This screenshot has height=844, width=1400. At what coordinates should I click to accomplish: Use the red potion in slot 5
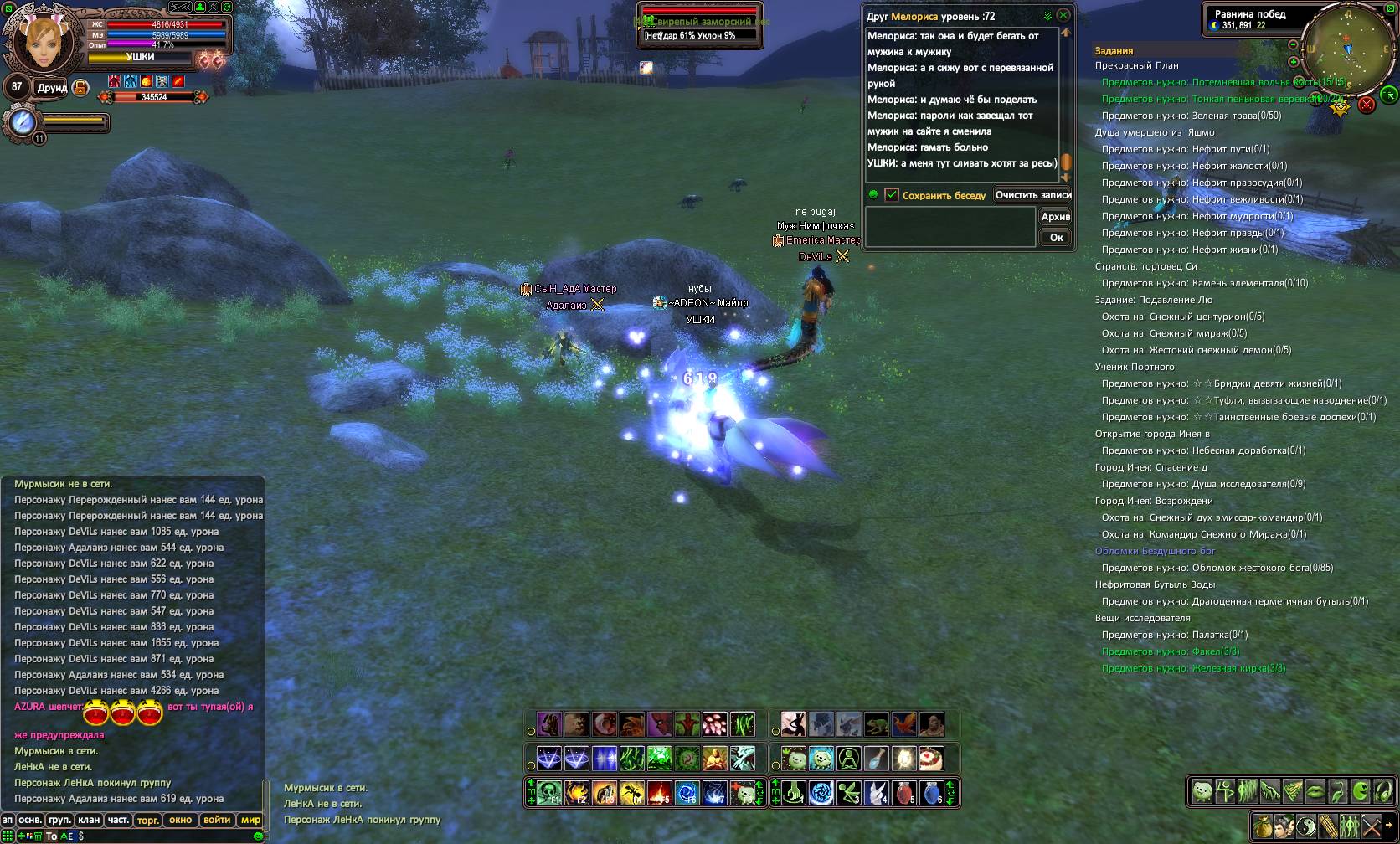[903, 792]
